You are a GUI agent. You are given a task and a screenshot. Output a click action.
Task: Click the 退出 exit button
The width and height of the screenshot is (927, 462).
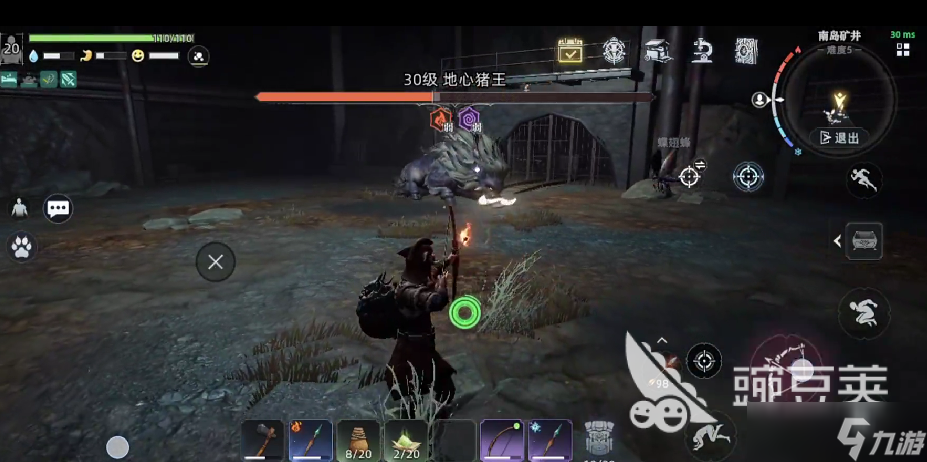pos(839,138)
